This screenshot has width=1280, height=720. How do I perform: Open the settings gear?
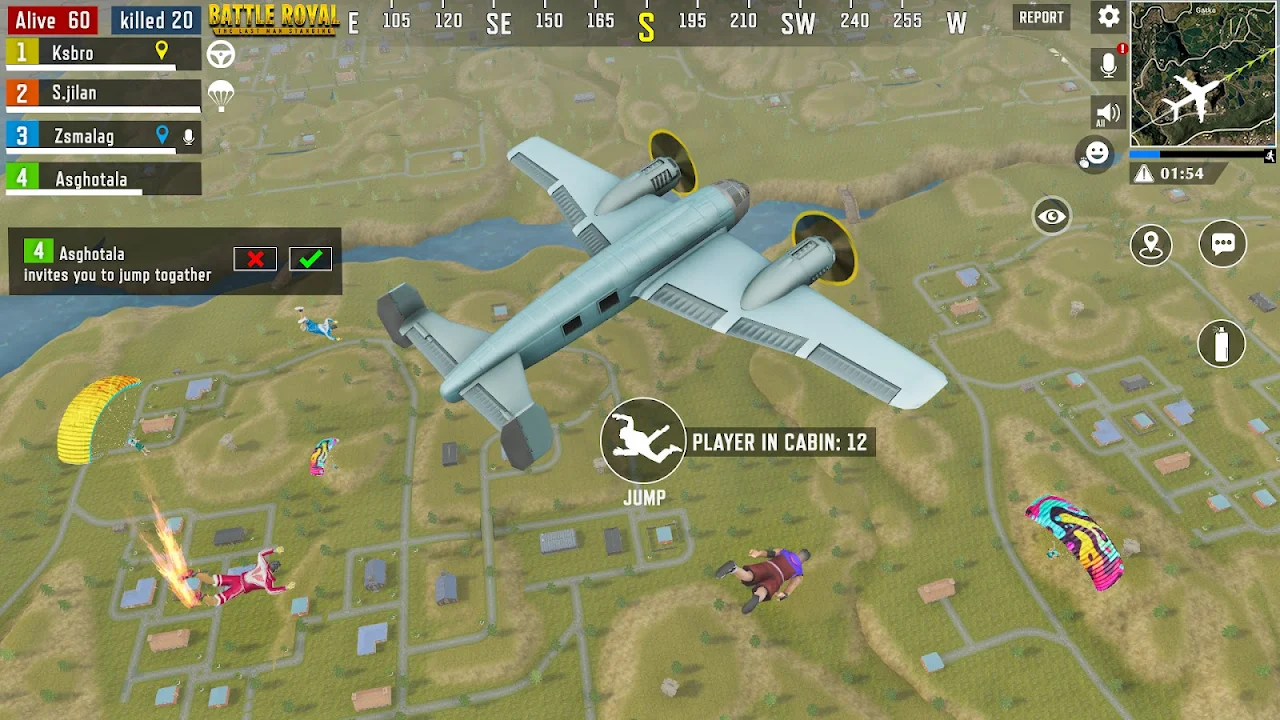(x=1108, y=17)
